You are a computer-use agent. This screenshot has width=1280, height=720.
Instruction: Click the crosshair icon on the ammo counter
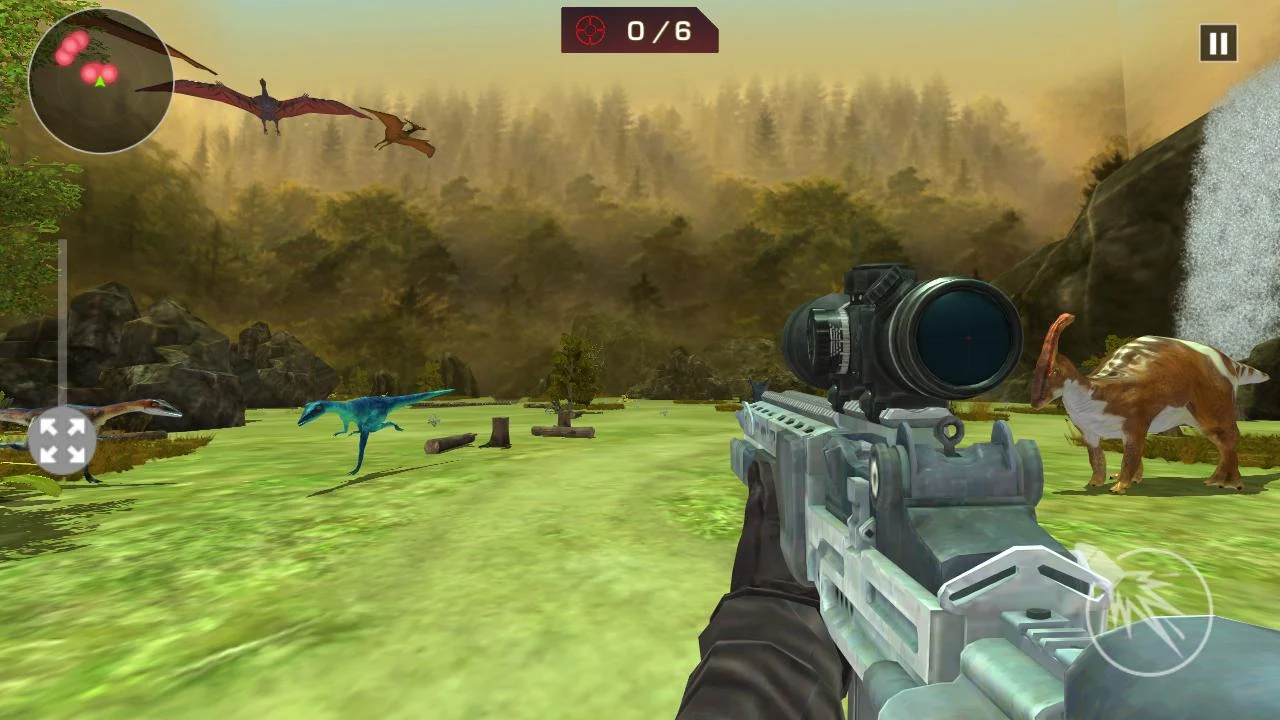pos(592,29)
